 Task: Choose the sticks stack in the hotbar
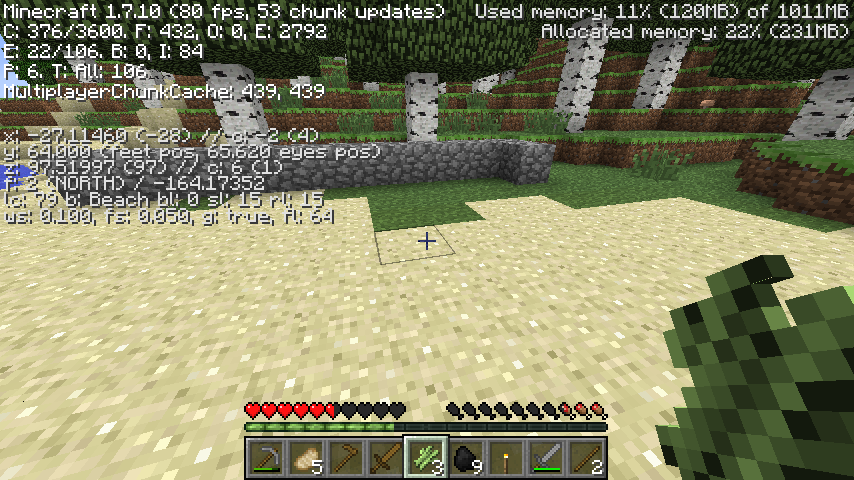coord(586,458)
